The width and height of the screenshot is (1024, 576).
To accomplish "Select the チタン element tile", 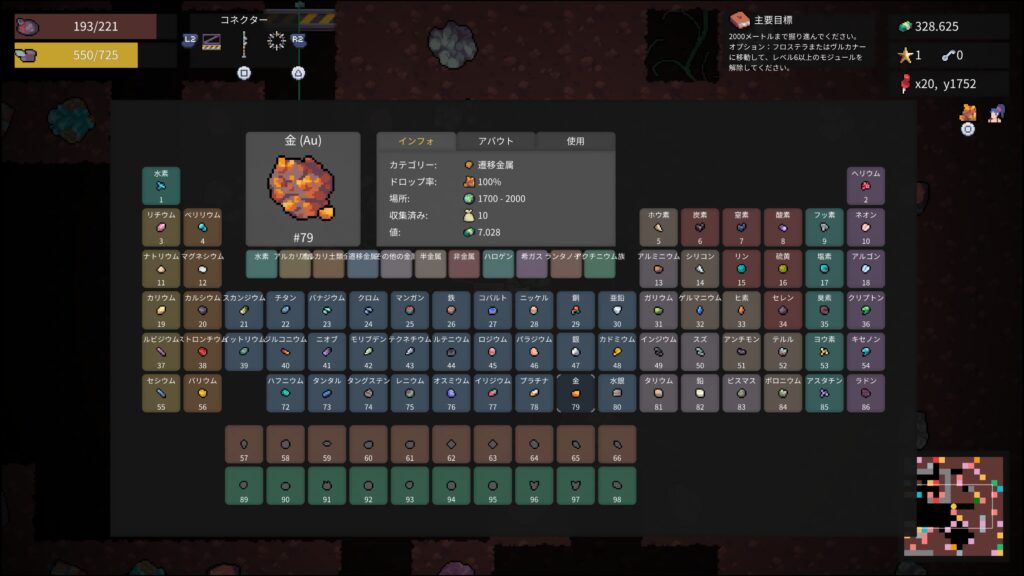I will tap(285, 310).
